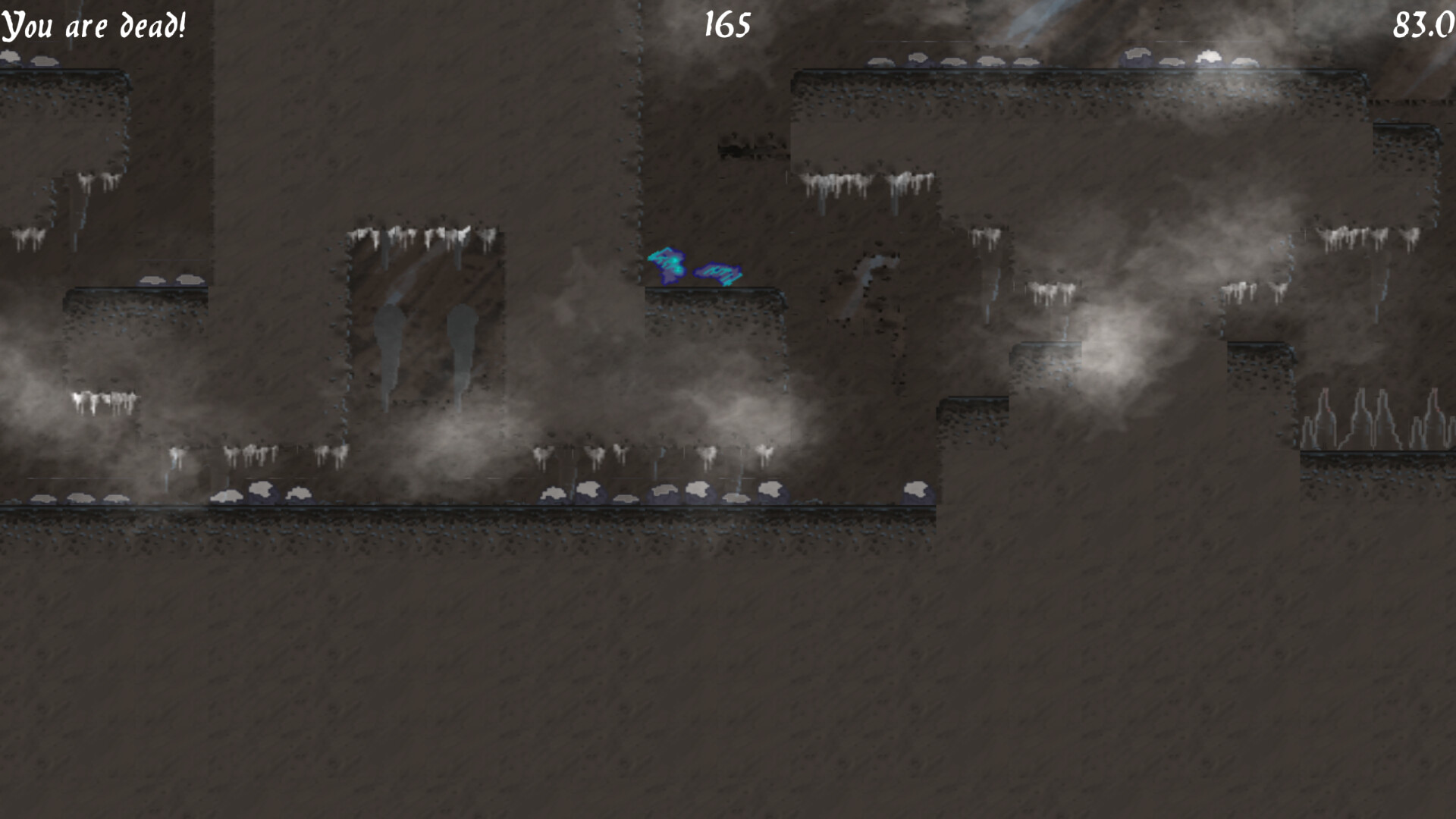Screen dimensions: 1456x819
Task: Click the glowing teal spot on the creature
Action: pyautogui.click(x=676, y=260)
